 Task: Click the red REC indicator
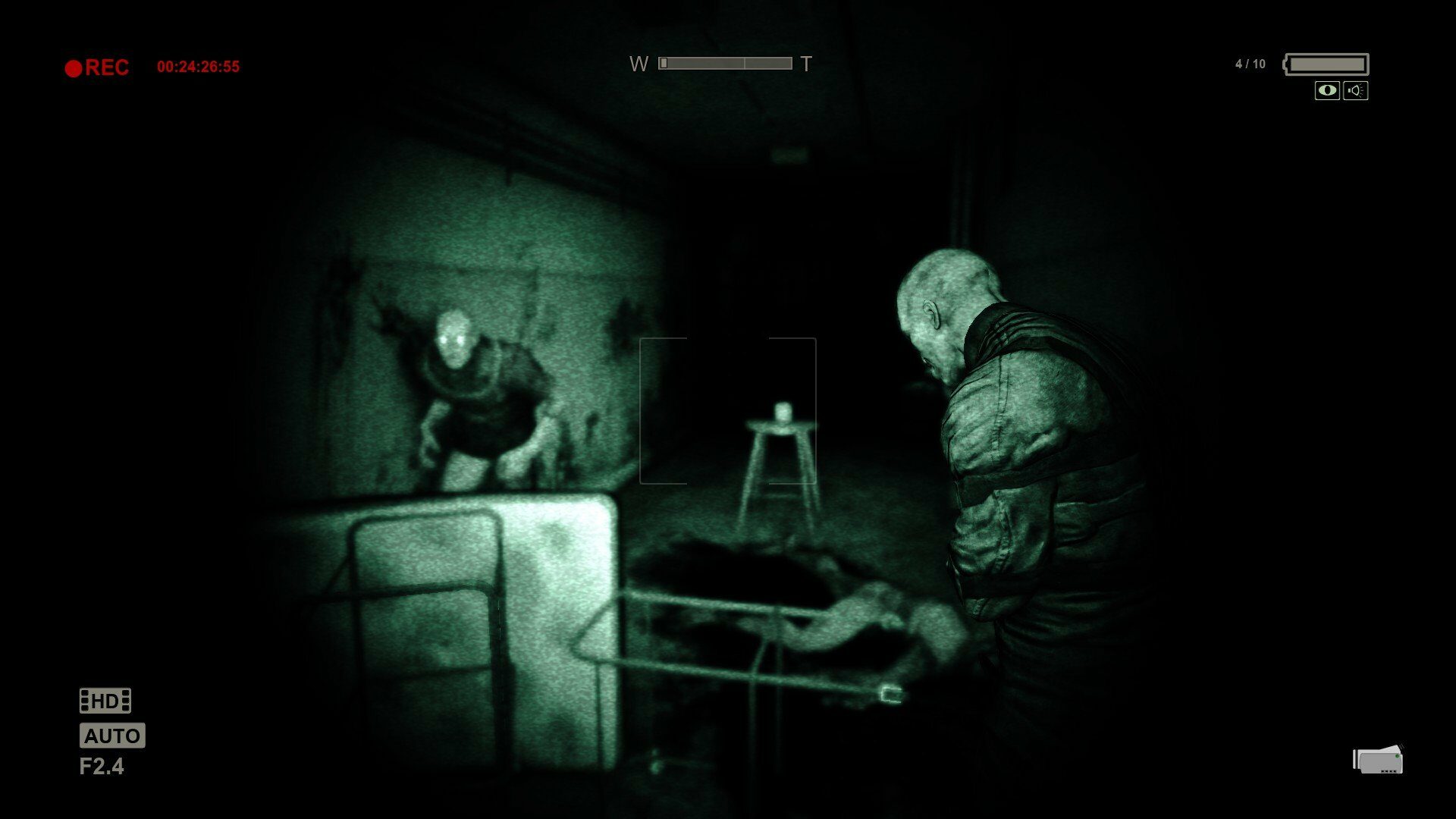[x=97, y=67]
